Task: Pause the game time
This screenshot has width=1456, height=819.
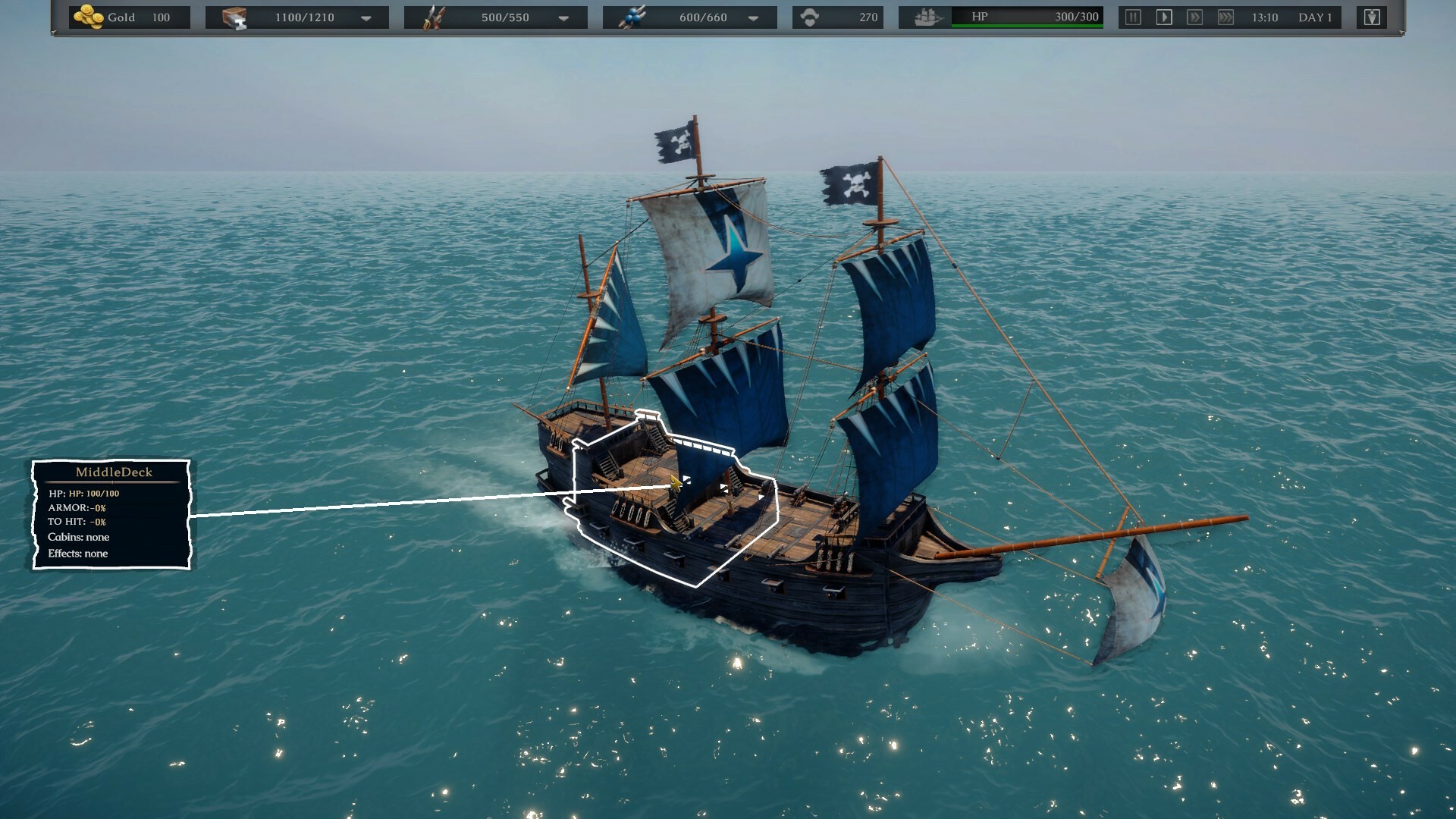Action: tap(1133, 17)
